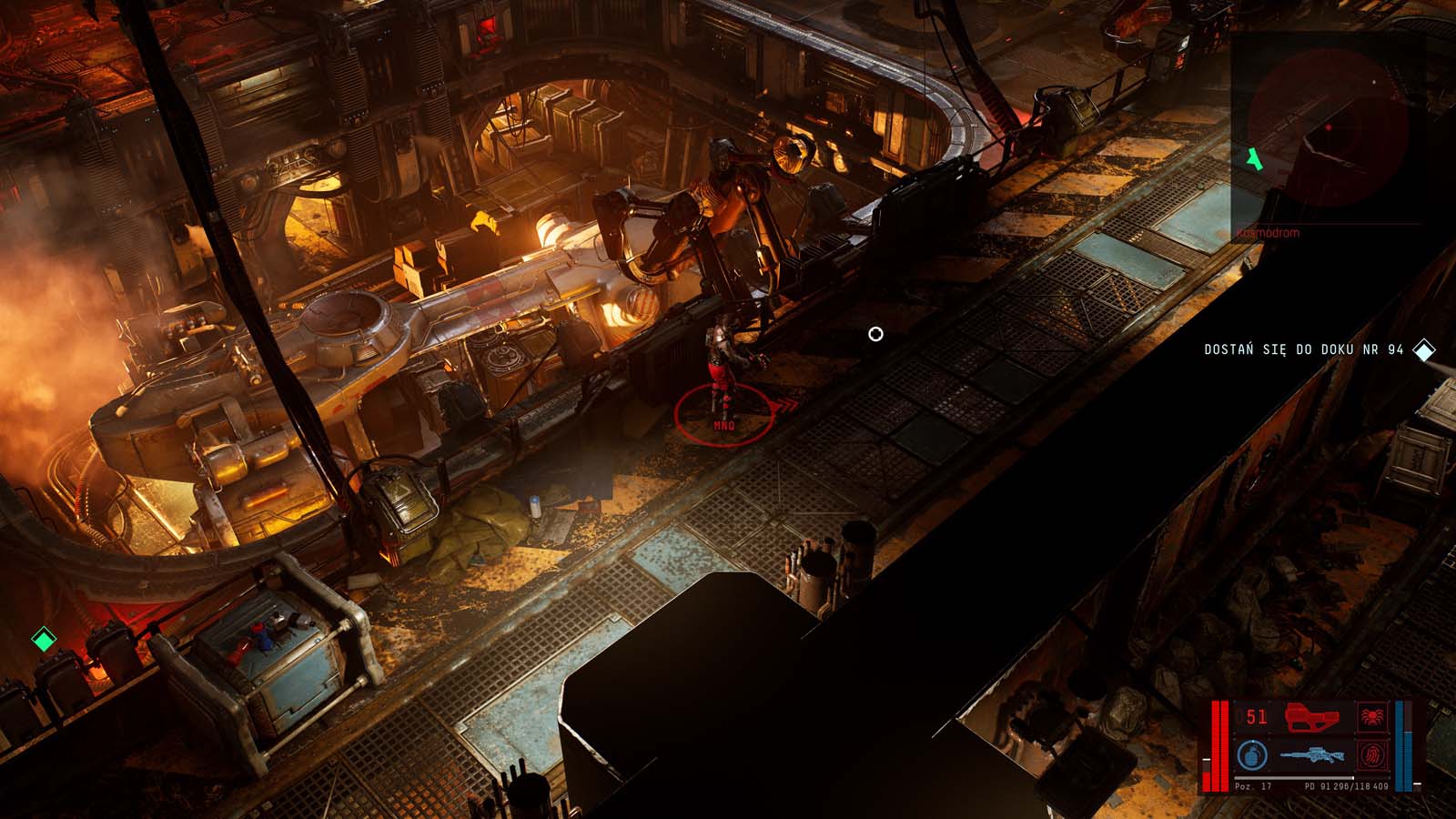1456x819 pixels.
Task: Select the objective 'Dostań się do doku nr 94'
Action: [x=1303, y=350]
